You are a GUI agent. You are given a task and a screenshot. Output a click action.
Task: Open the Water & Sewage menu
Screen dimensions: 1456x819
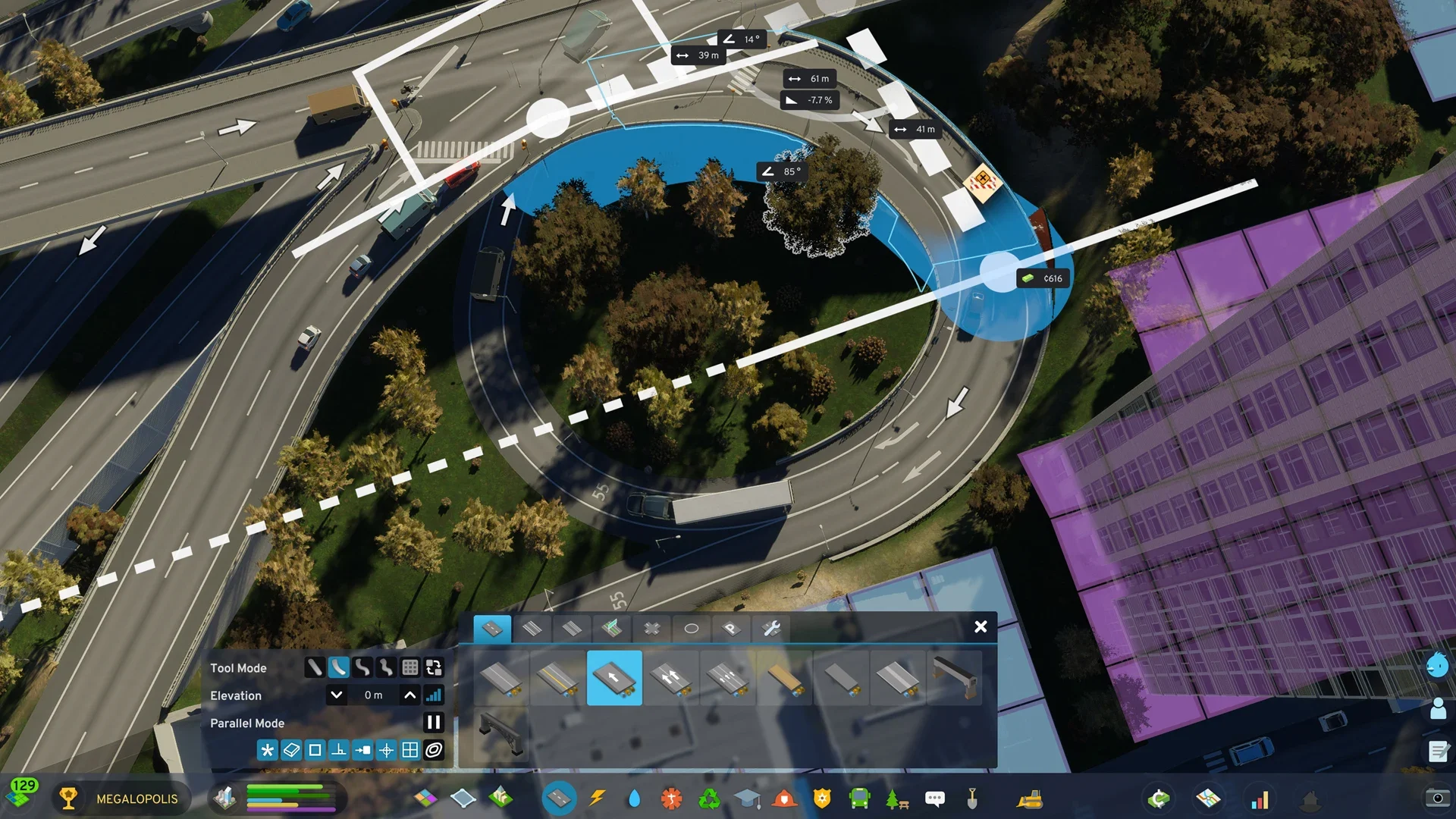(x=635, y=798)
